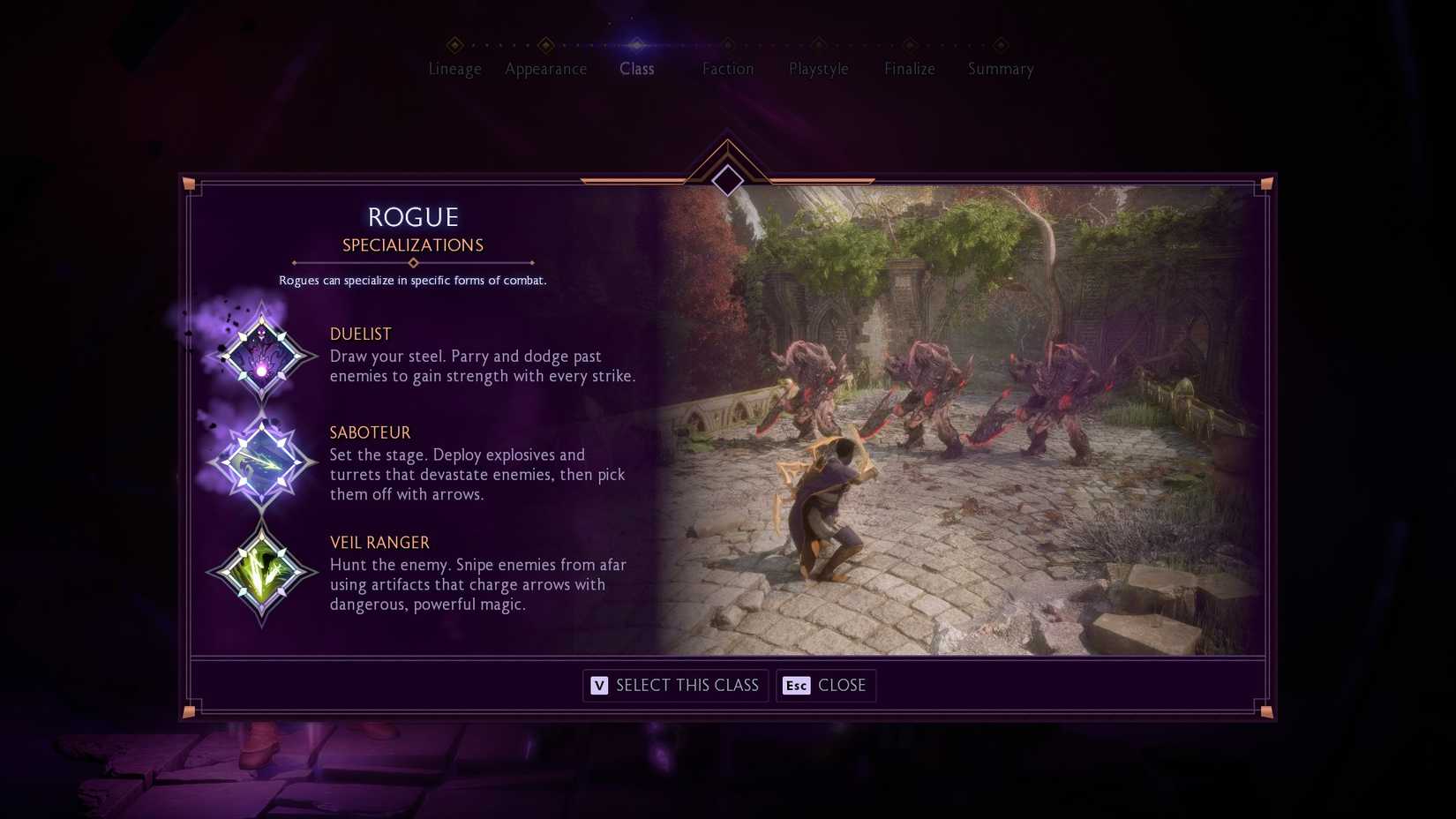Click the Esc key prompt icon
Viewport: 1456px width, 819px height.
795,686
